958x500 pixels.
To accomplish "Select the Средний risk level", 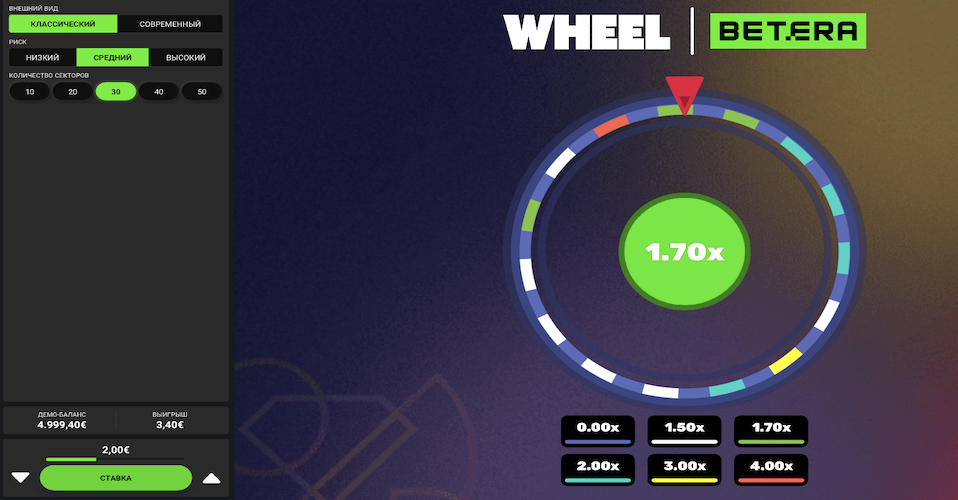I will [x=112, y=57].
